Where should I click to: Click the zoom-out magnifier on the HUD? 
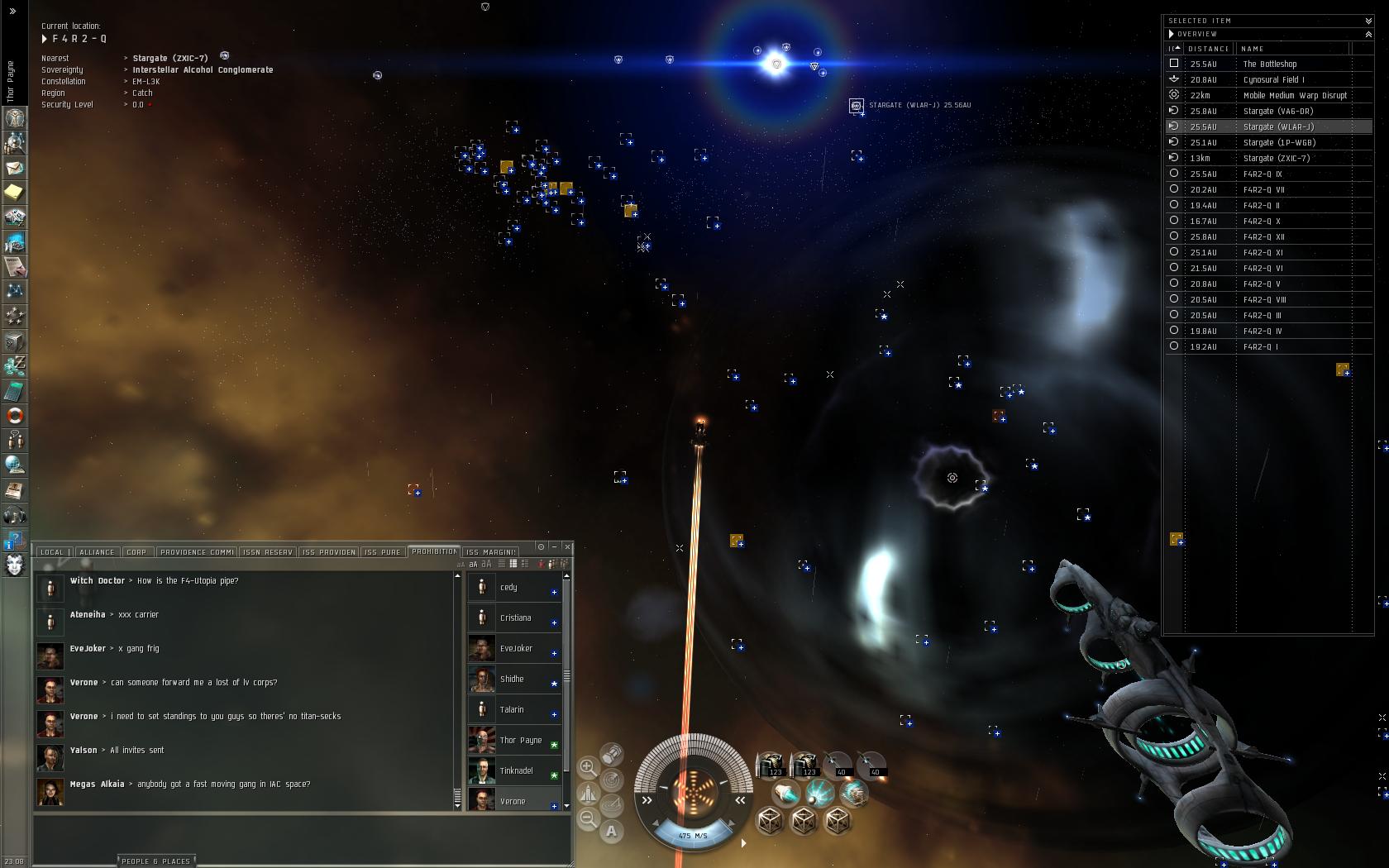[x=588, y=818]
